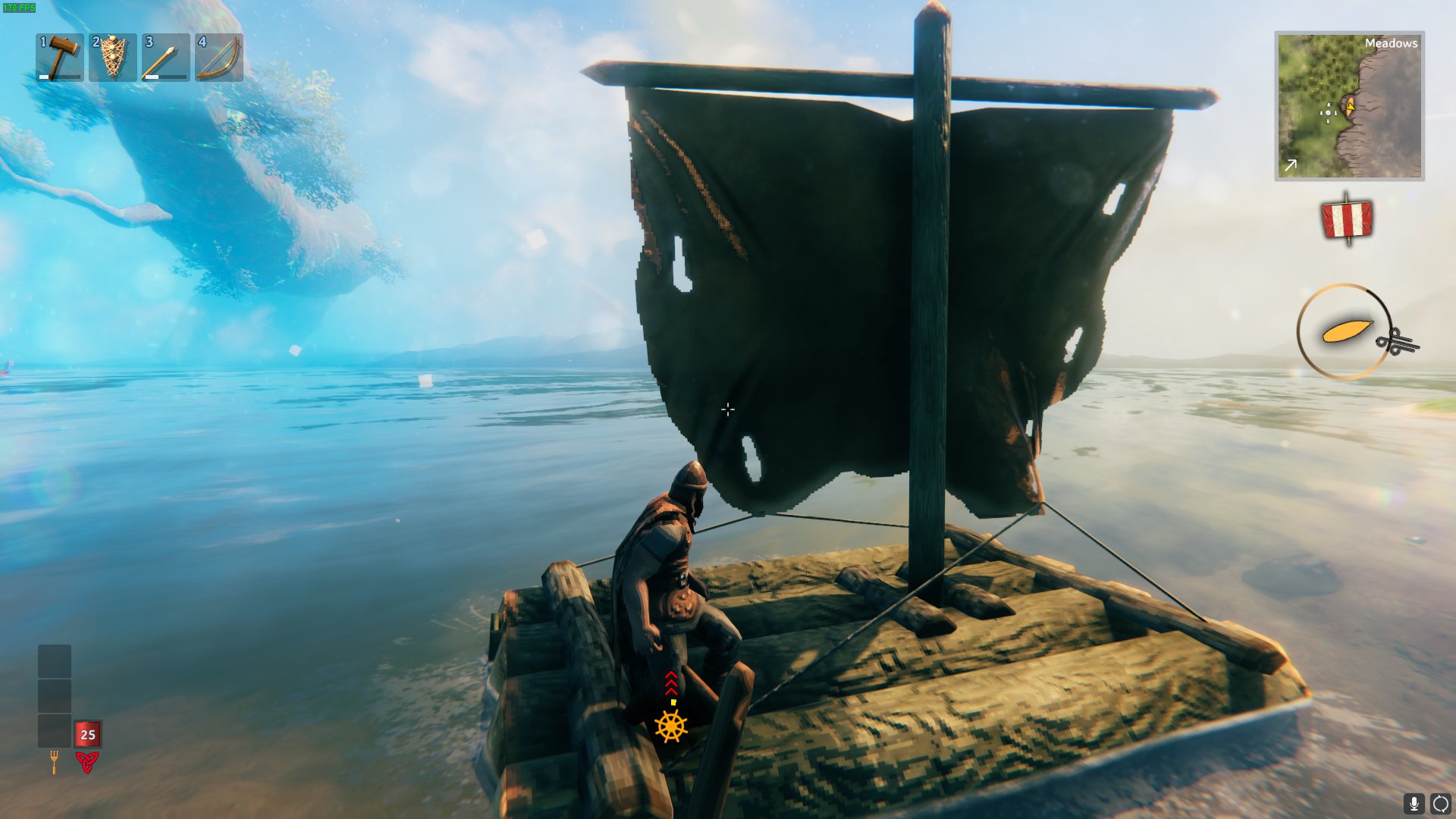Click the red Forsaken power icon
1456x819 pixels.
pyautogui.click(x=87, y=761)
